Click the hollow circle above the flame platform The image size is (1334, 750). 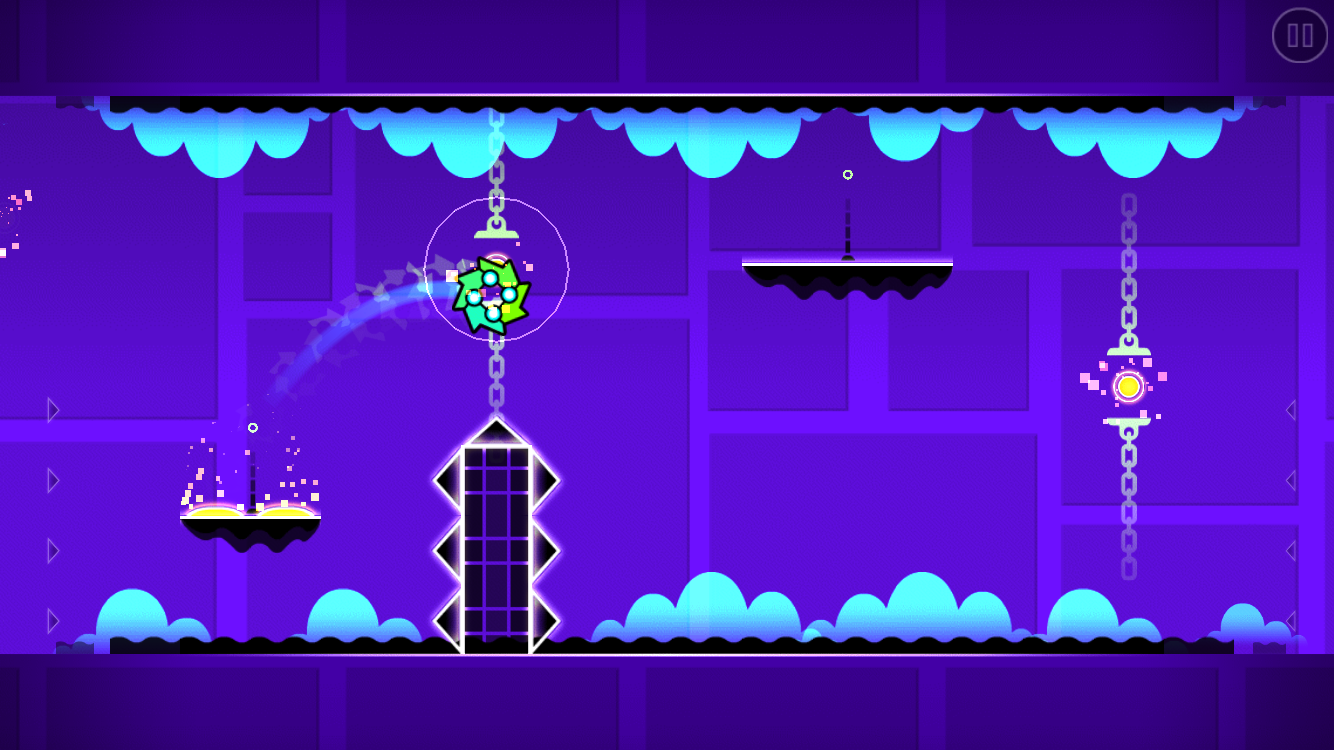coord(253,427)
